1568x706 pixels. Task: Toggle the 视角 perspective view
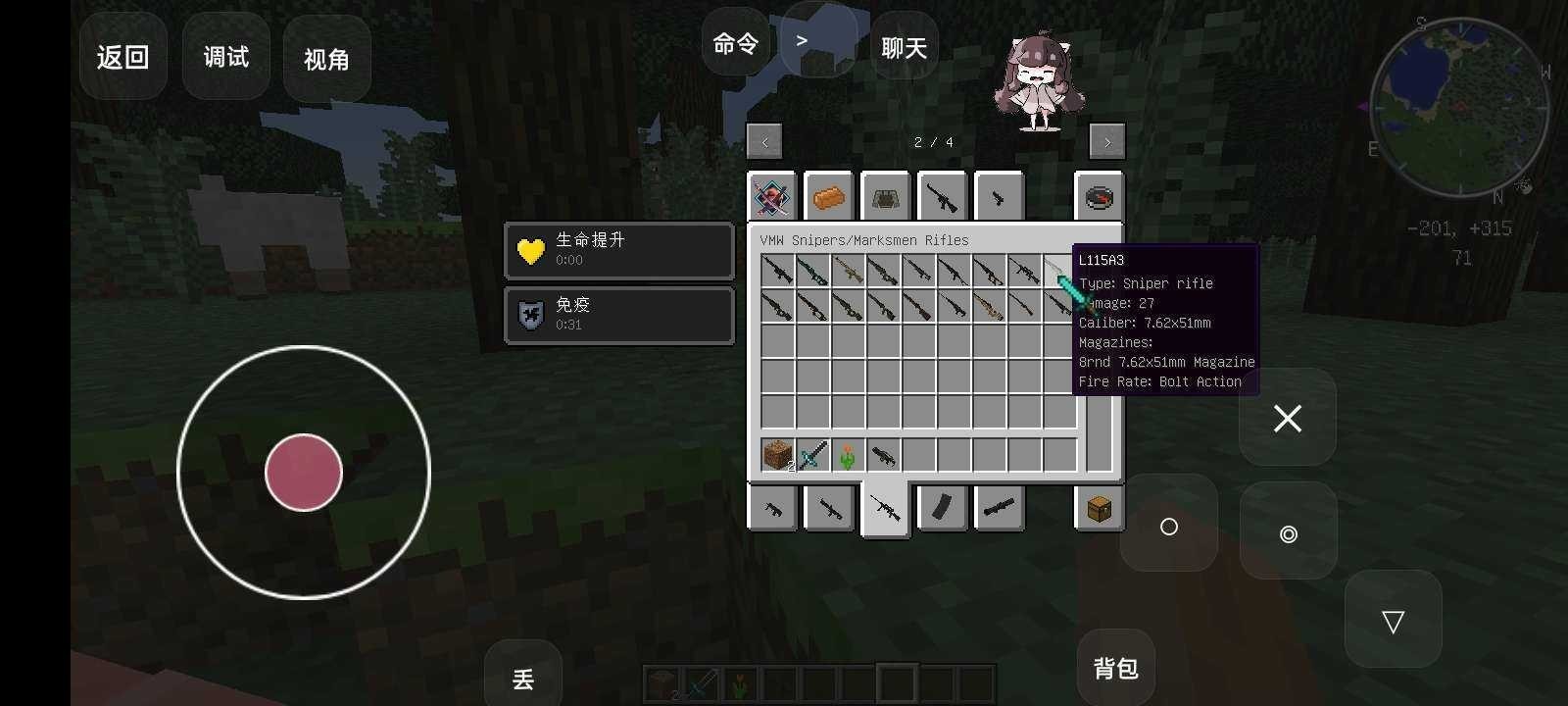(326, 59)
